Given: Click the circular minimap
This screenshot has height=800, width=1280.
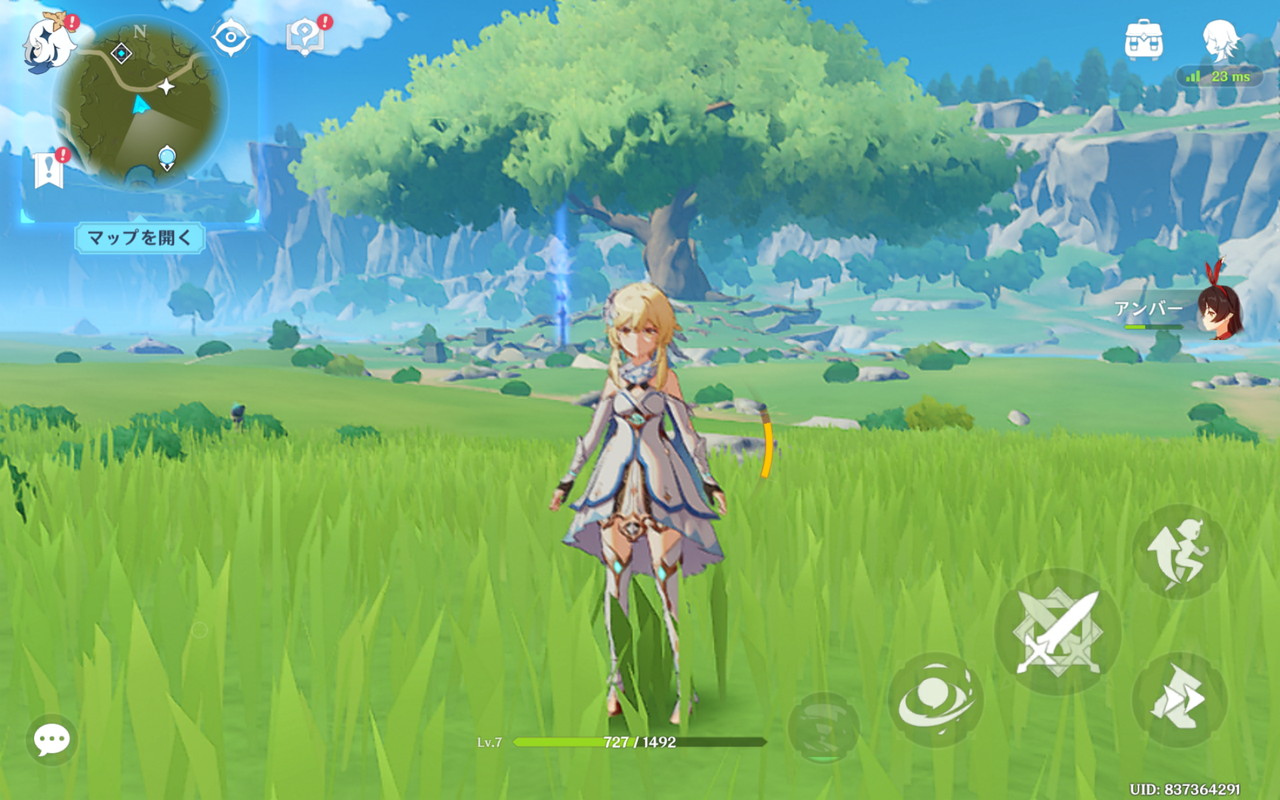Looking at the screenshot, I should [x=140, y=104].
